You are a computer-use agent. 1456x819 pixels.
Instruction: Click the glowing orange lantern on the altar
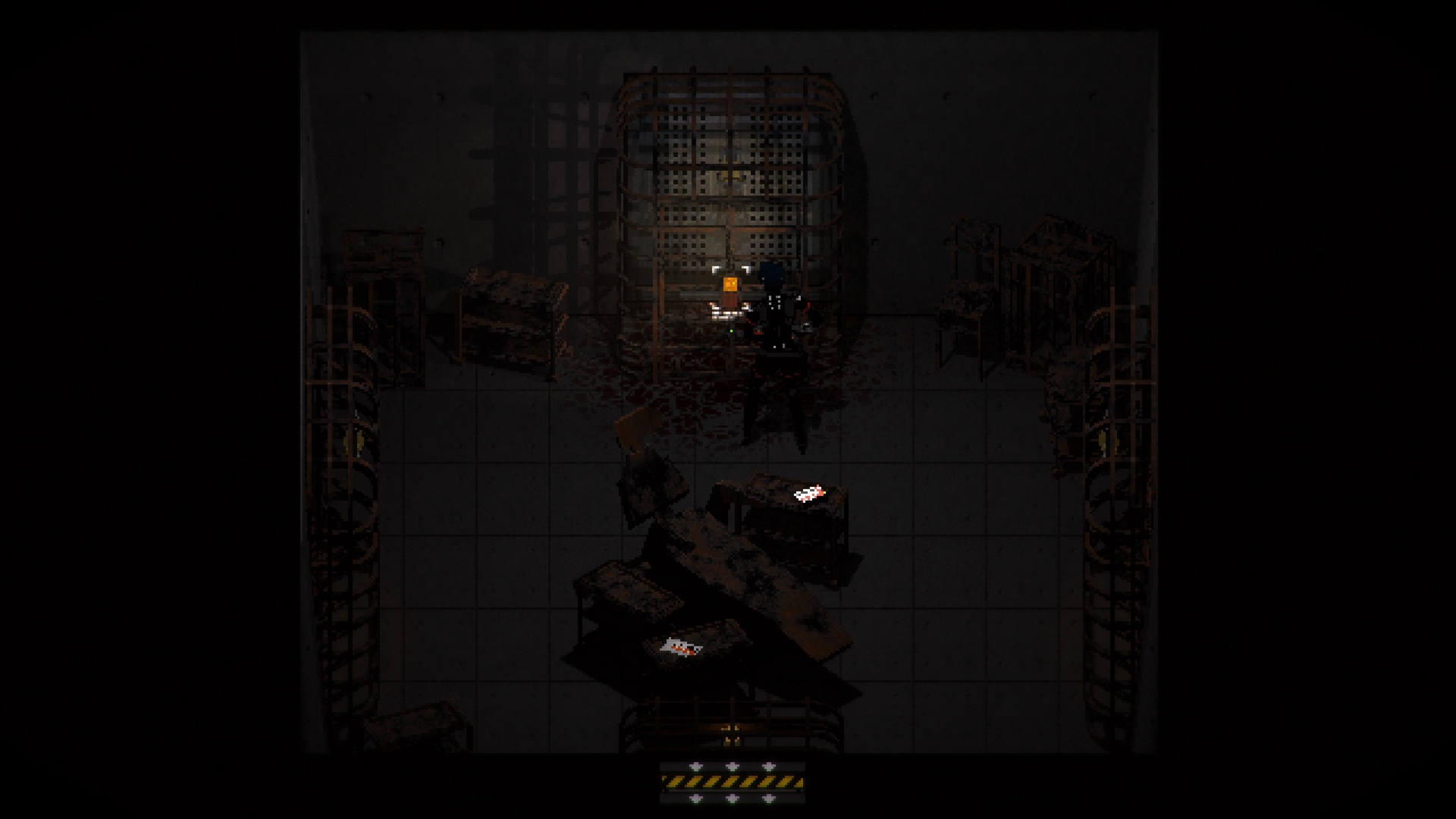click(730, 284)
